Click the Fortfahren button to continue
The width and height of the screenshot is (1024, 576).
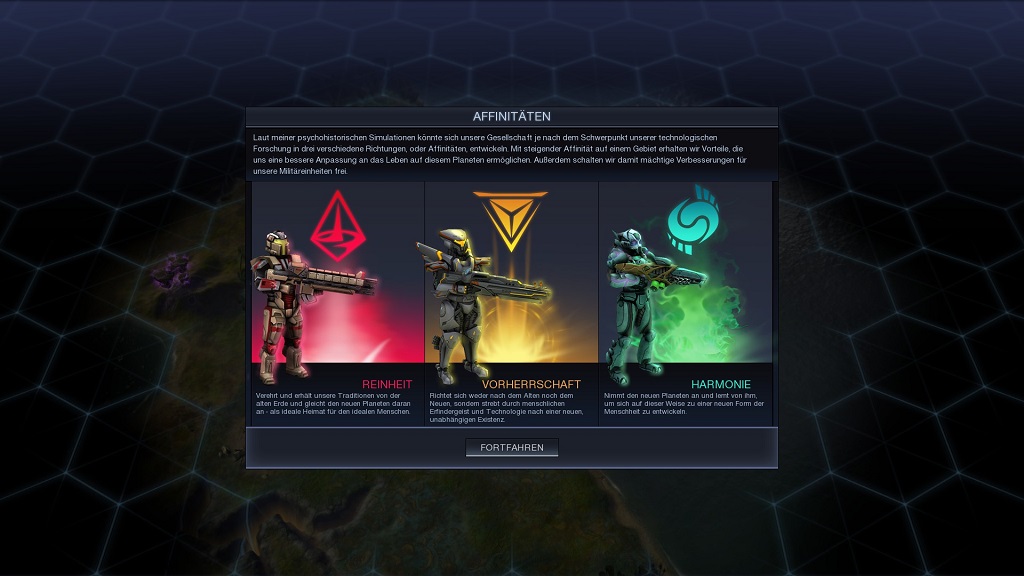(512, 447)
